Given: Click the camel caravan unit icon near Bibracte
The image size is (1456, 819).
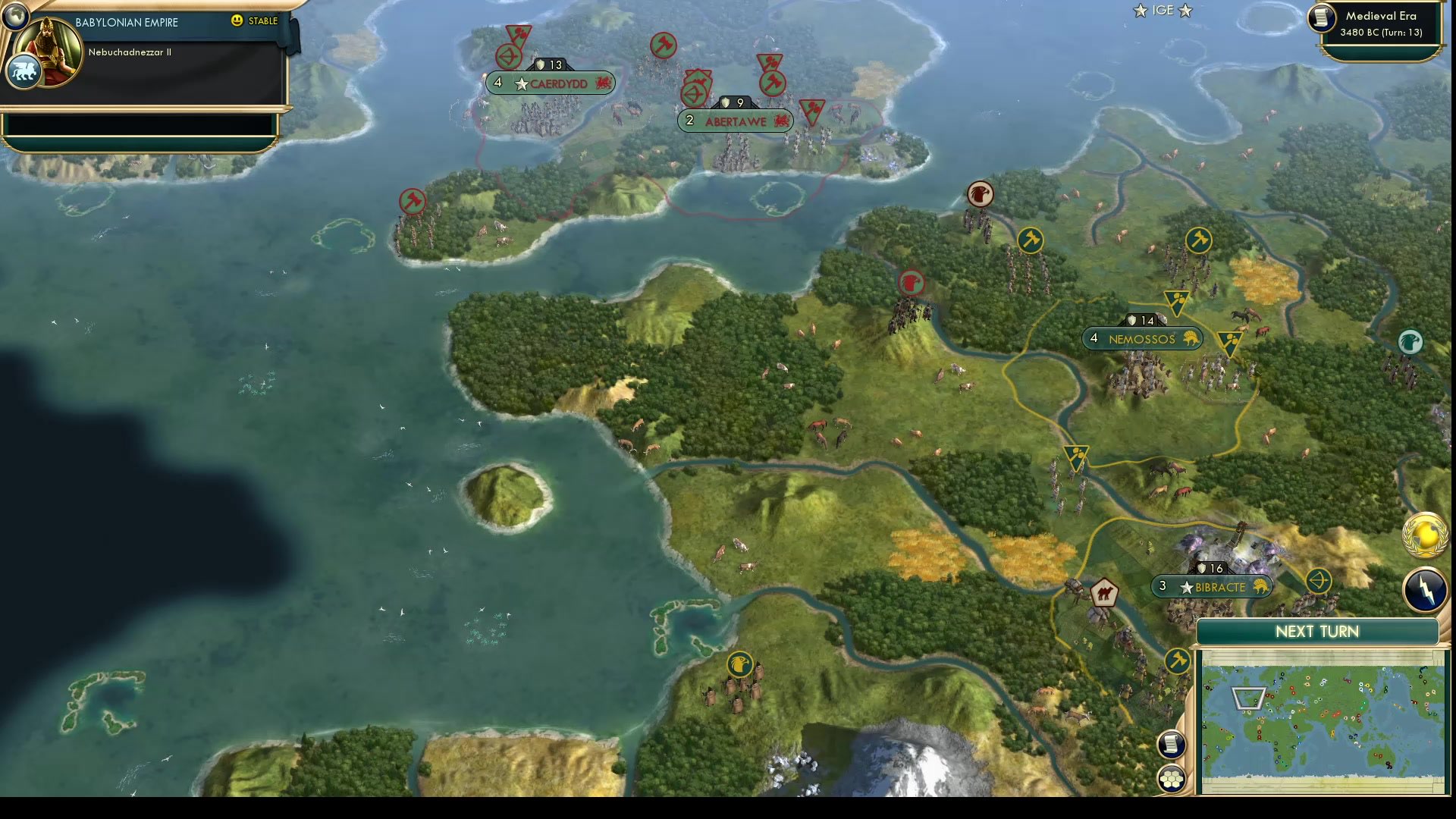Looking at the screenshot, I should pyautogui.click(x=1103, y=594).
